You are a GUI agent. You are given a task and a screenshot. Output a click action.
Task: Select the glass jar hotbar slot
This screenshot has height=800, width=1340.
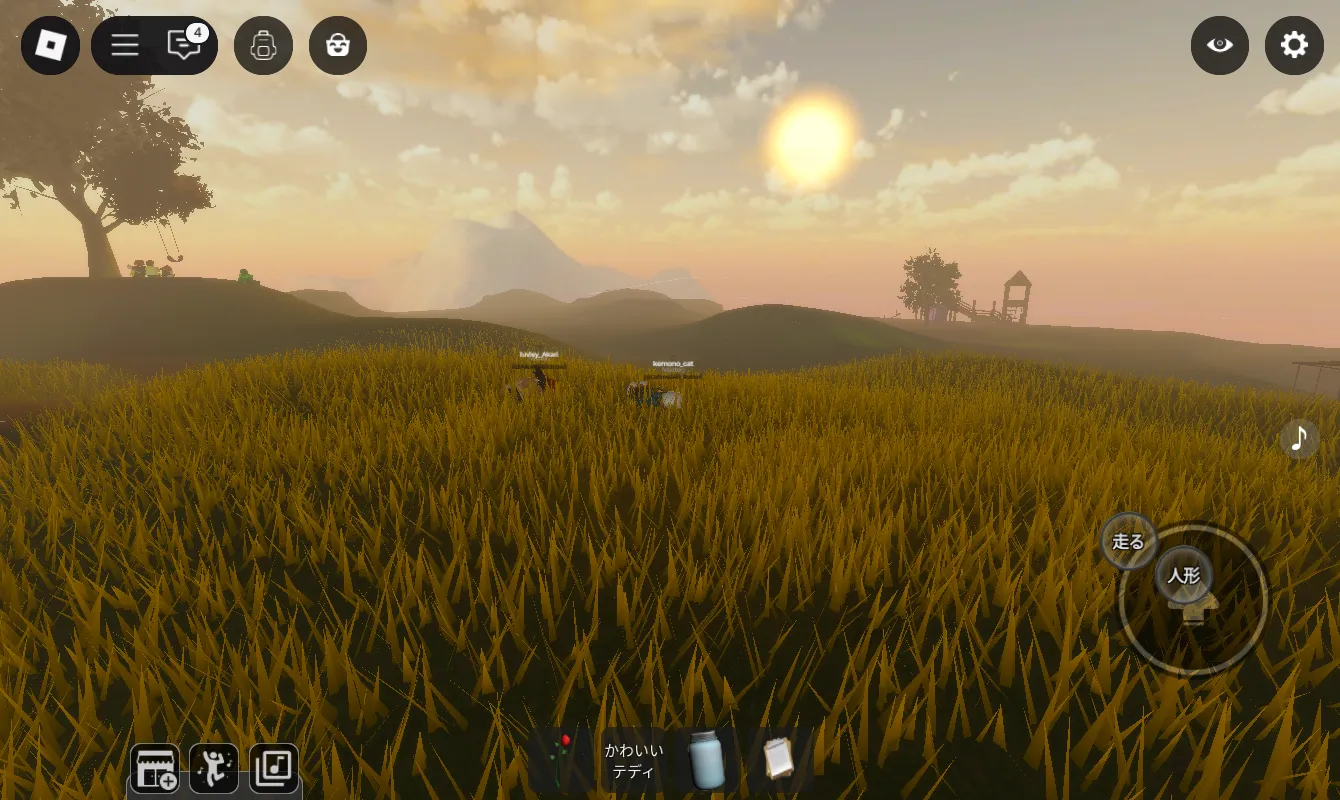pyautogui.click(x=706, y=760)
